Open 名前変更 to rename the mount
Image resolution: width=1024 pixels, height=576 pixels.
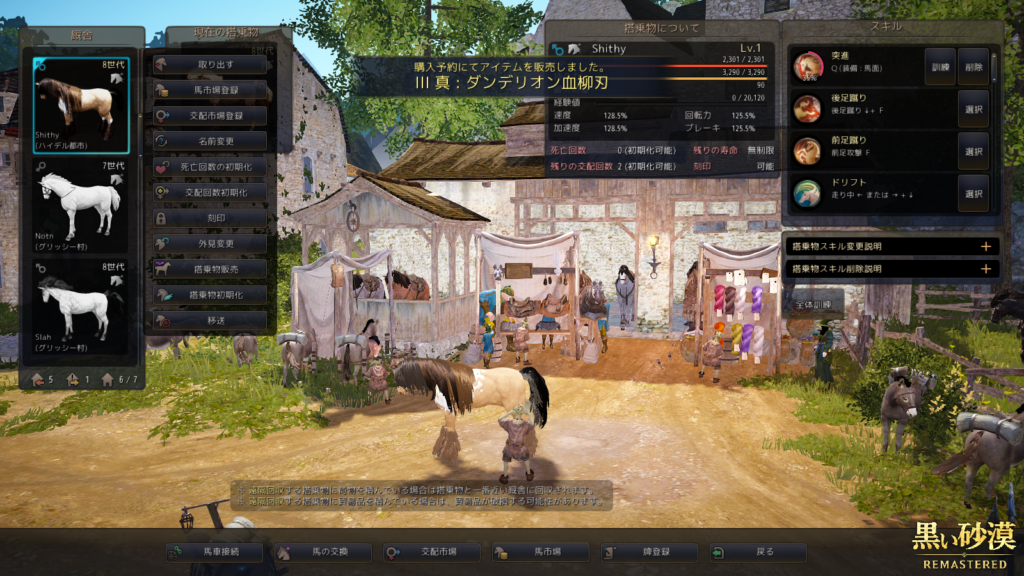(x=210, y=141)
